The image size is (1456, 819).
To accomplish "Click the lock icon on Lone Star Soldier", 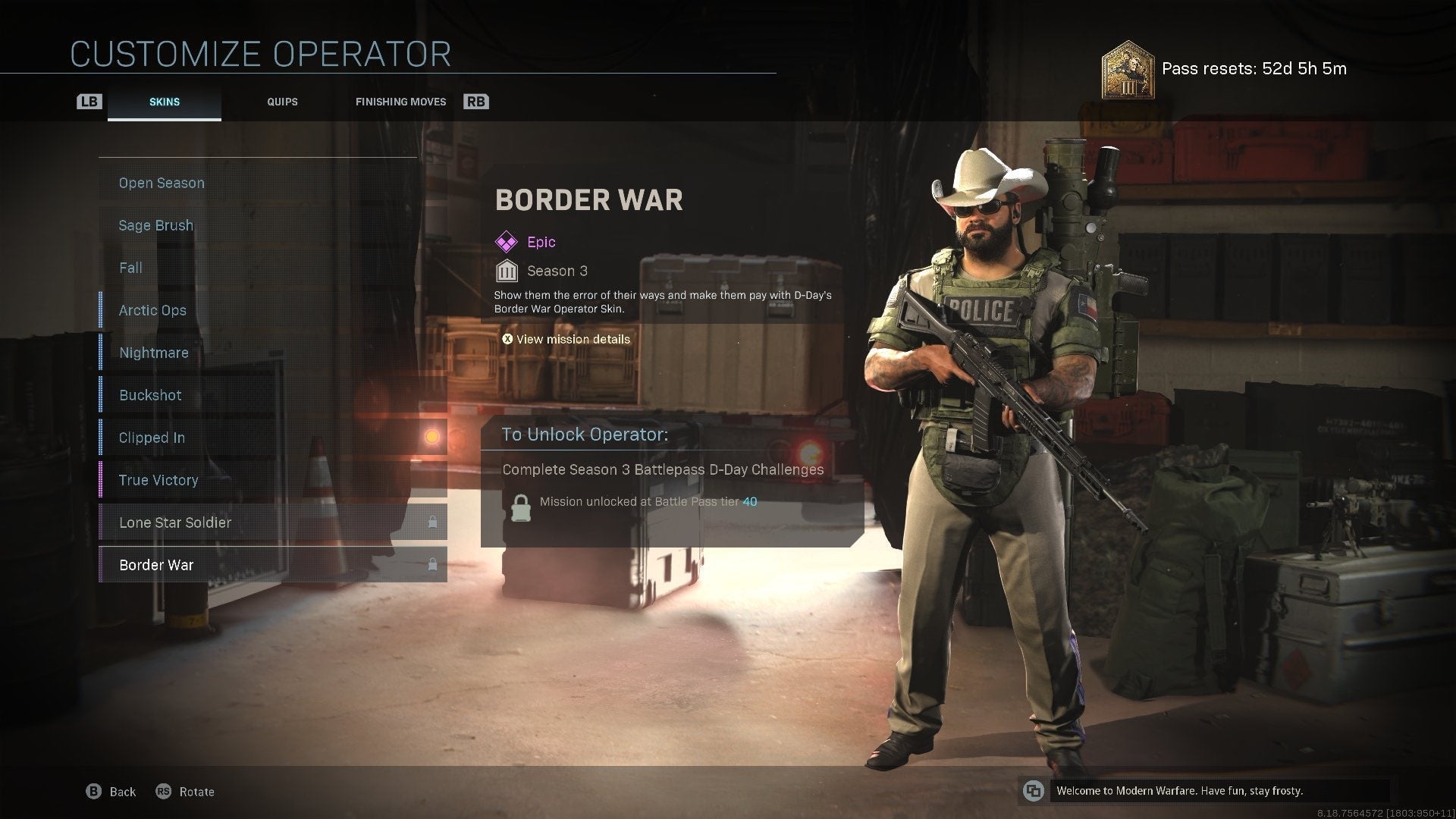I will [x=431, y=521].
